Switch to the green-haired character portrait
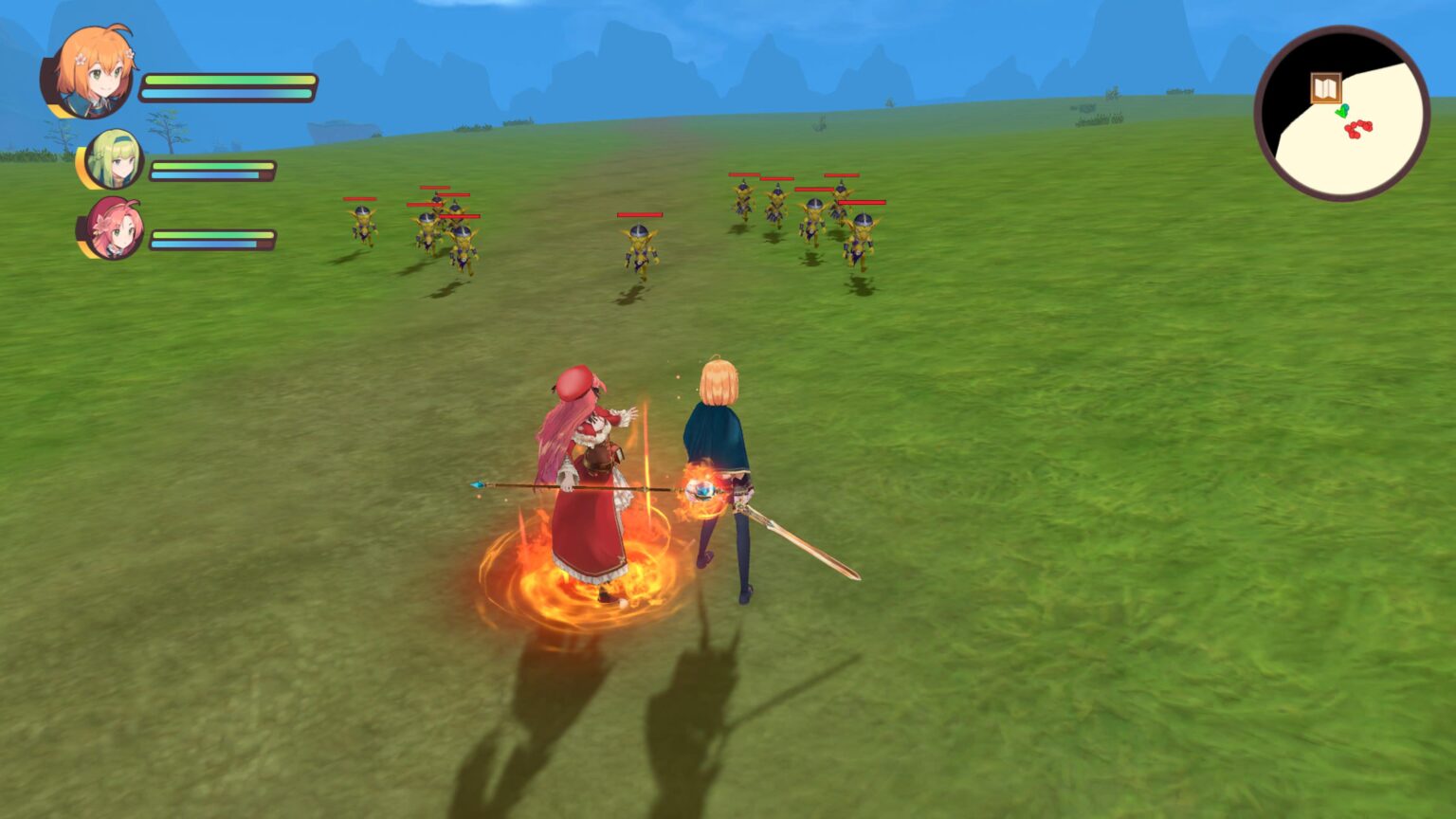The width and height of the screenshot is (1456, 819). point(113,159)
